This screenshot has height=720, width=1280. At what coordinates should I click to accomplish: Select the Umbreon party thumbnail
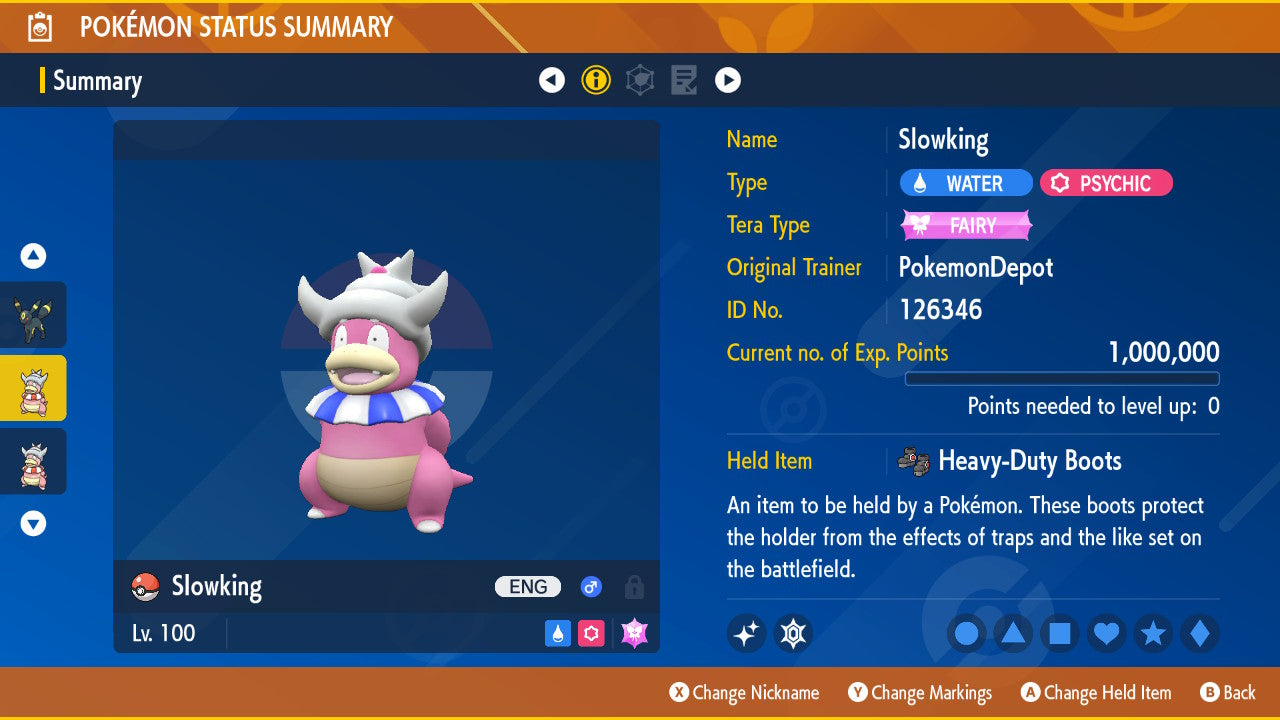(x=33, y=315)
